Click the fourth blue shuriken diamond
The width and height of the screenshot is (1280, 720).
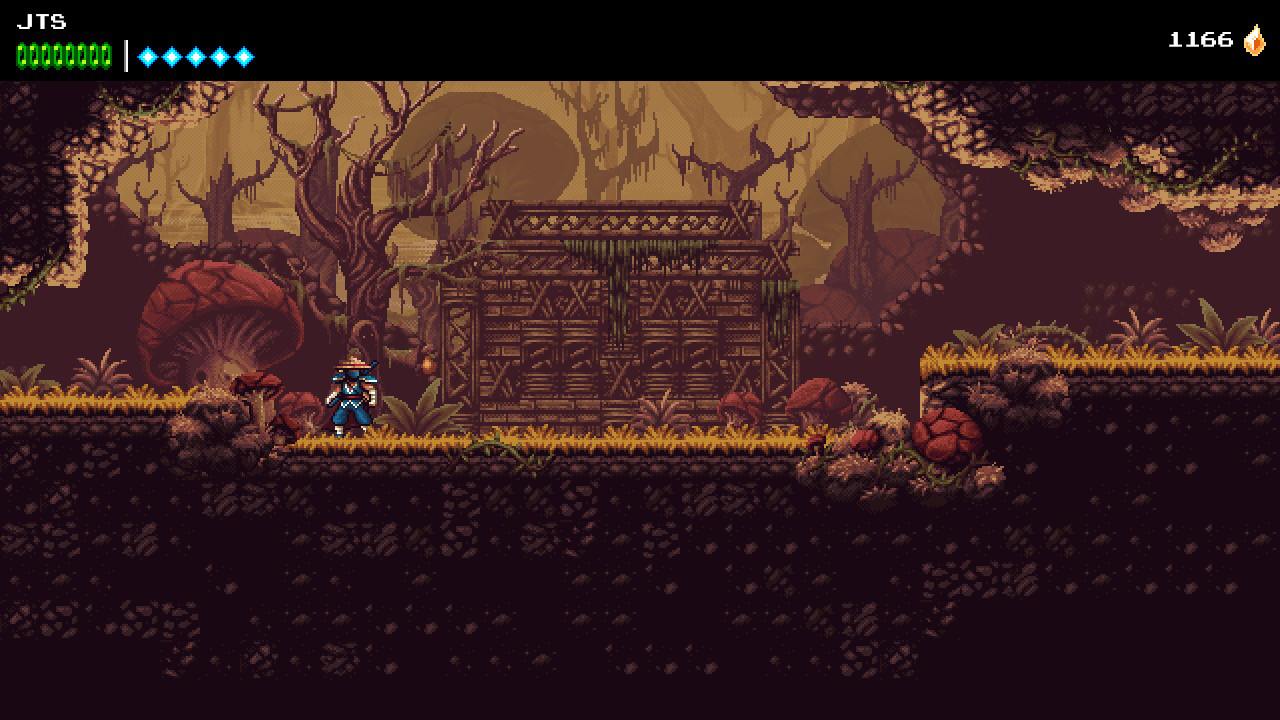[219, 56]
